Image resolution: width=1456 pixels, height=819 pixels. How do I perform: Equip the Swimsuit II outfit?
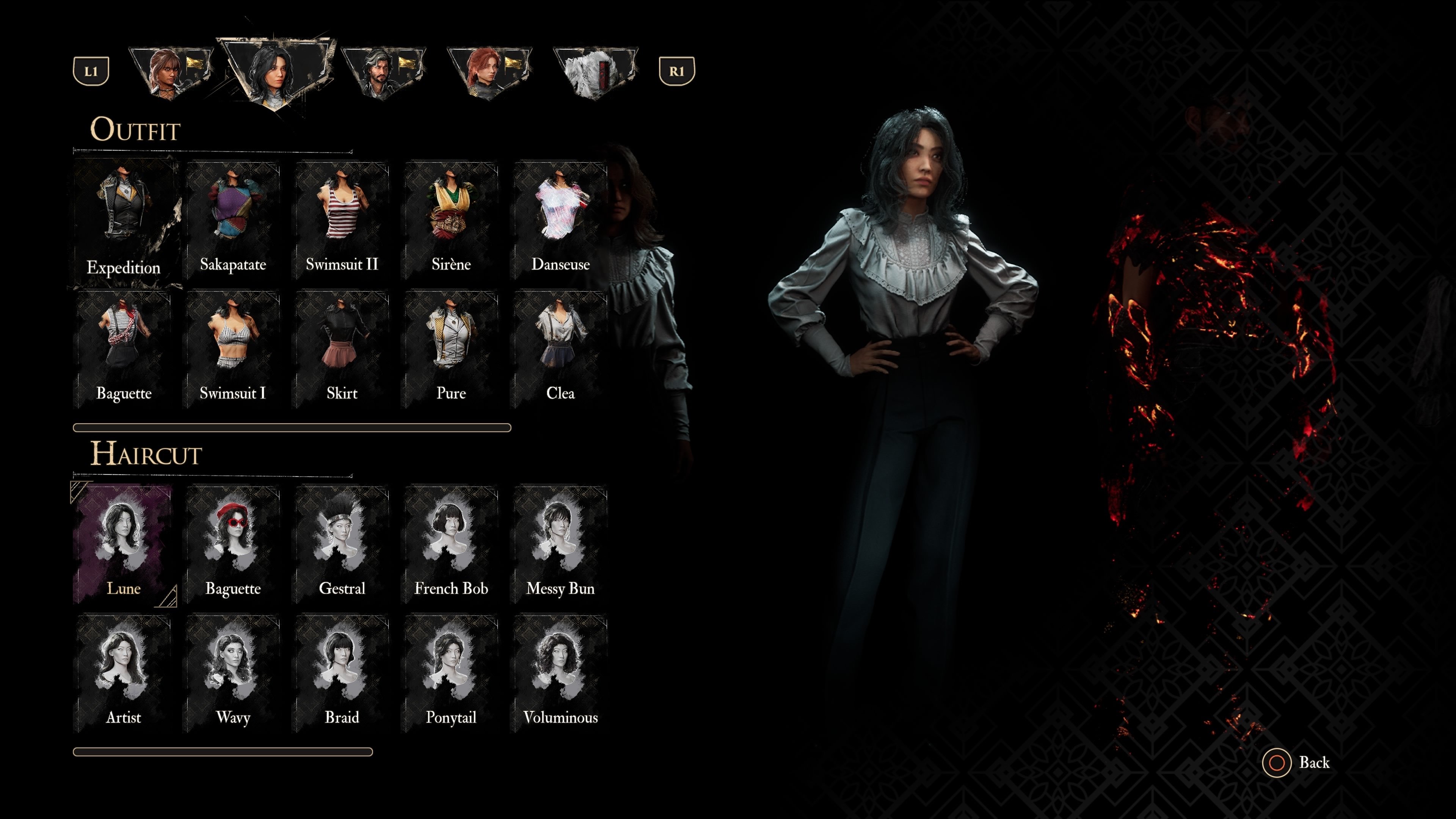[x=342, y=221]
